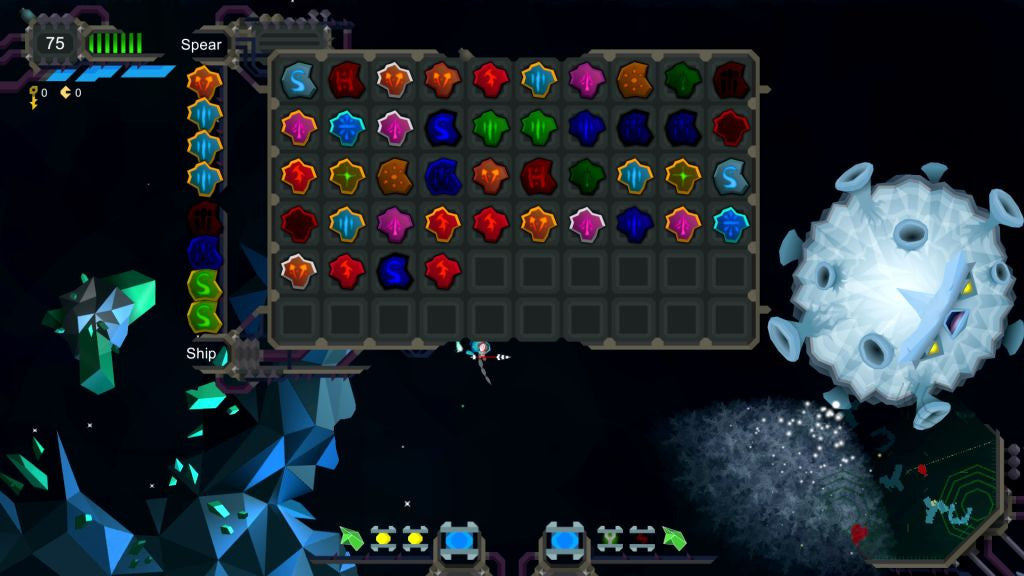Click the green arrow beside the yellow slots
1024x576 pixels.
point(350,539)
